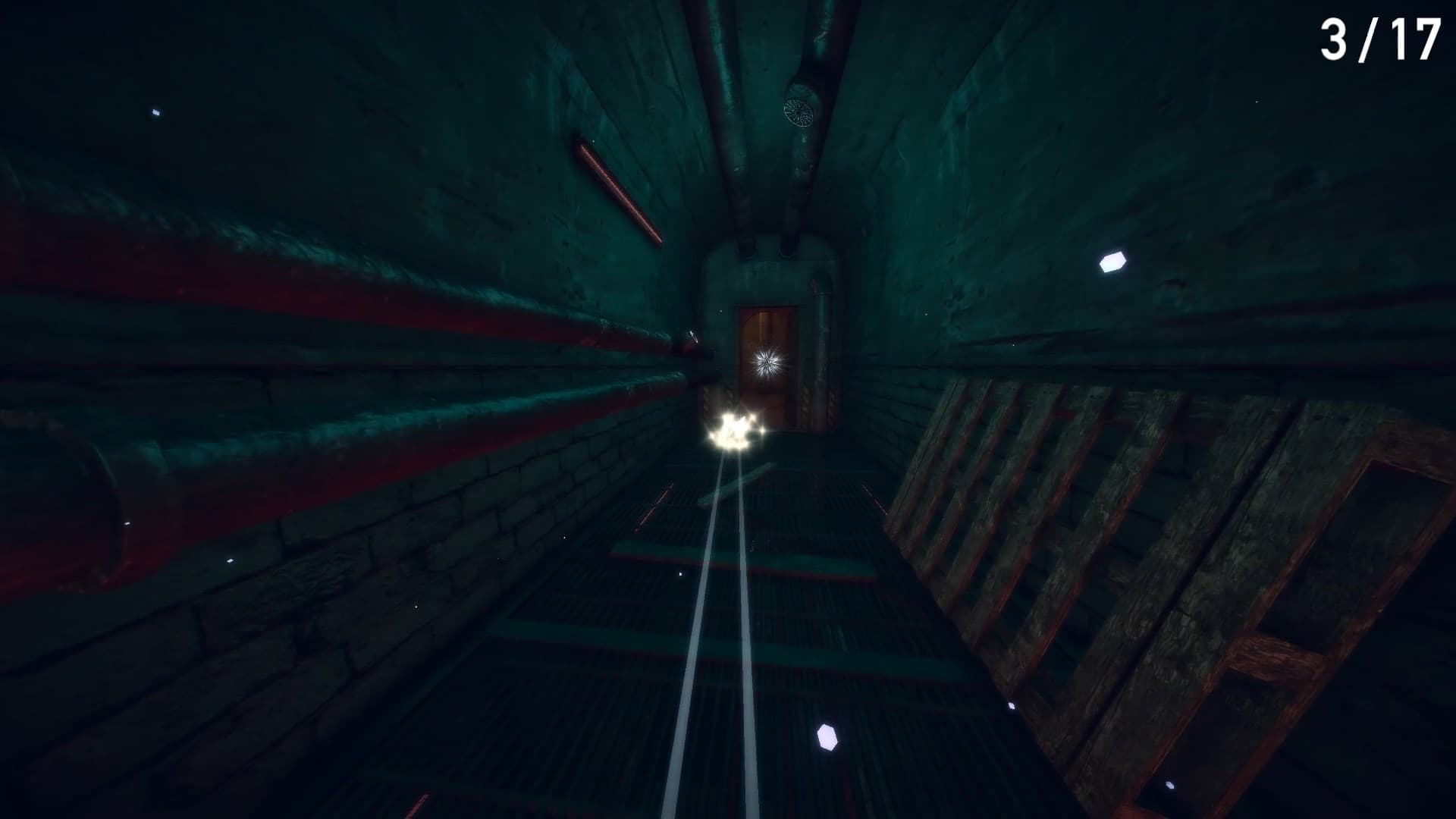Image resolution: width=1456 pixels, height=819 pixels.
Task: Click the small white sparkle on the right wall
Action: 1112,261
